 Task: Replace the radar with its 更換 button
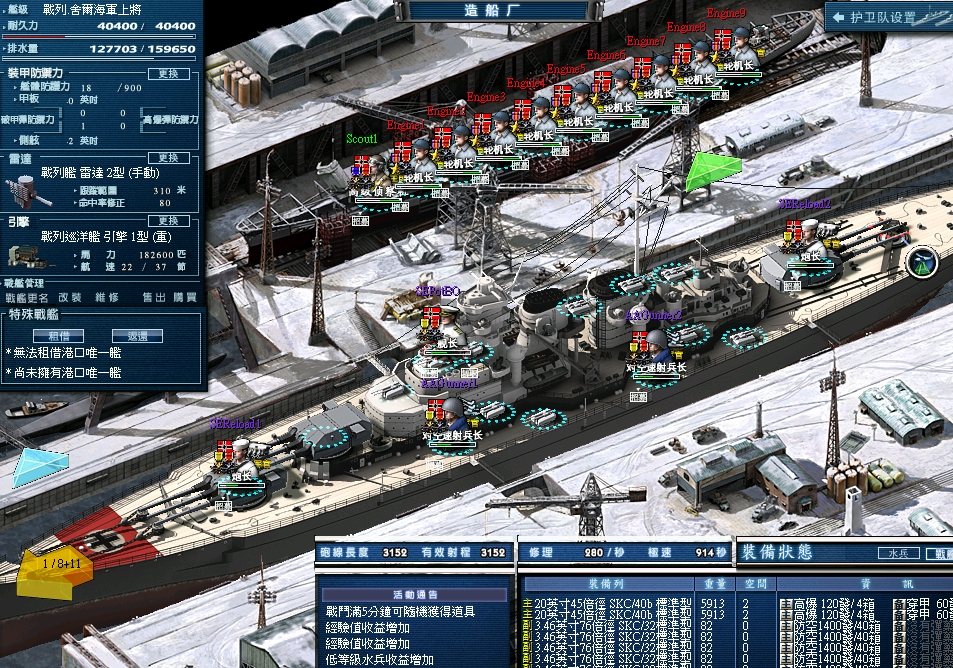point(168,158)
